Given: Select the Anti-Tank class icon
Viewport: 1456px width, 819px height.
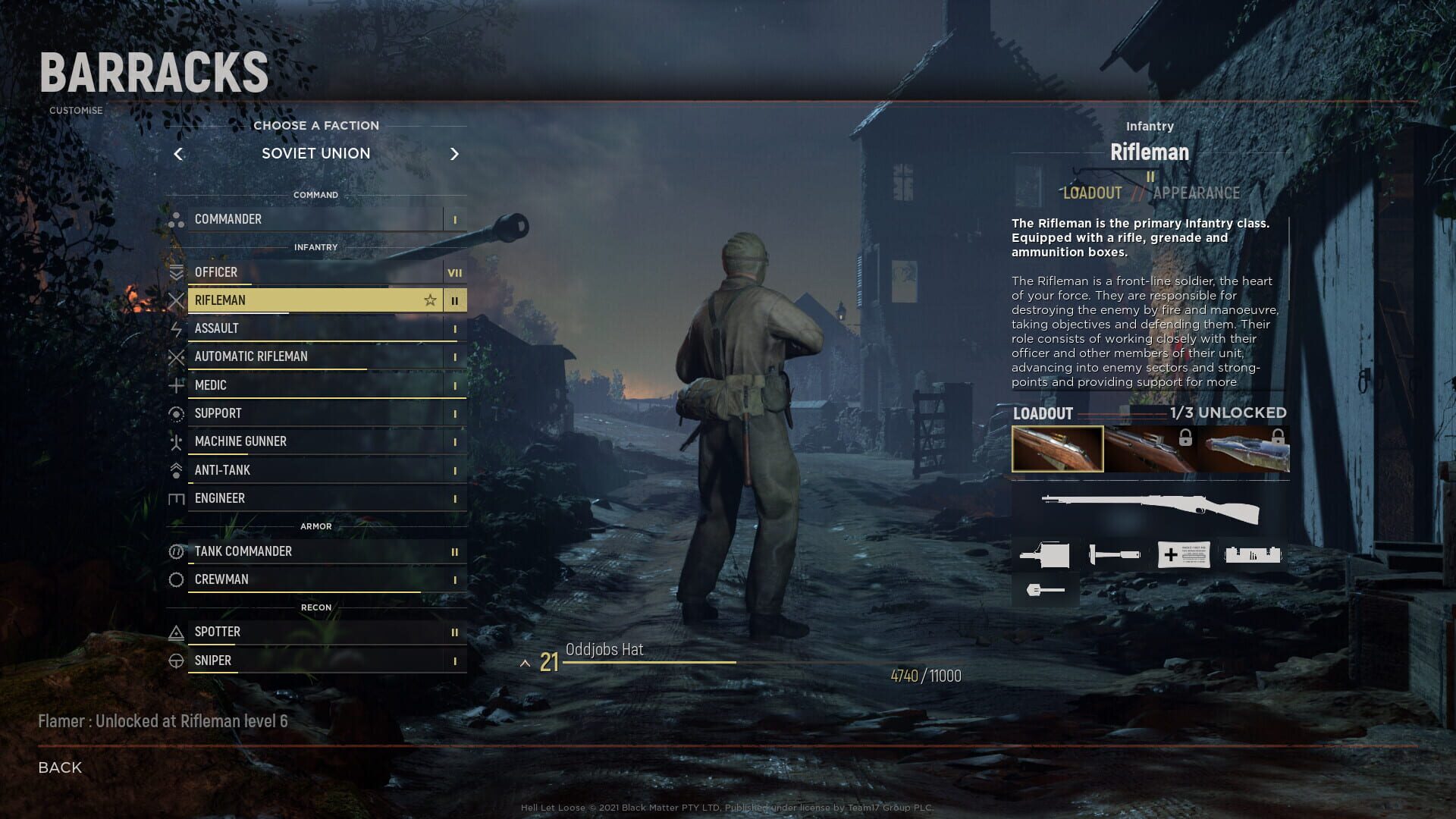Looking at the screenshot, I should pyautogui.click(x=177, y=469).
